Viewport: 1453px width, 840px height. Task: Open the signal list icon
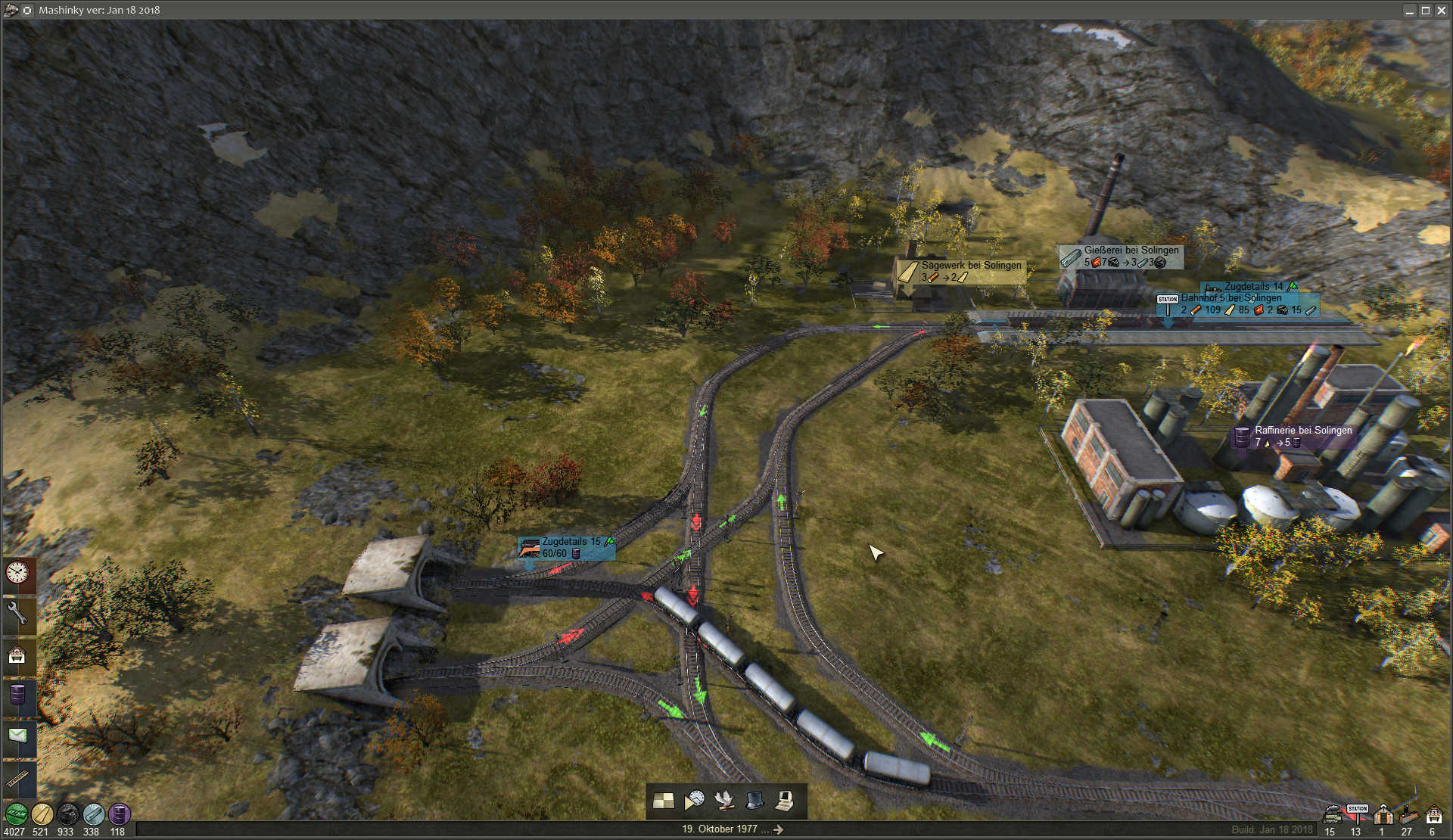click(x=1408, y=815)
